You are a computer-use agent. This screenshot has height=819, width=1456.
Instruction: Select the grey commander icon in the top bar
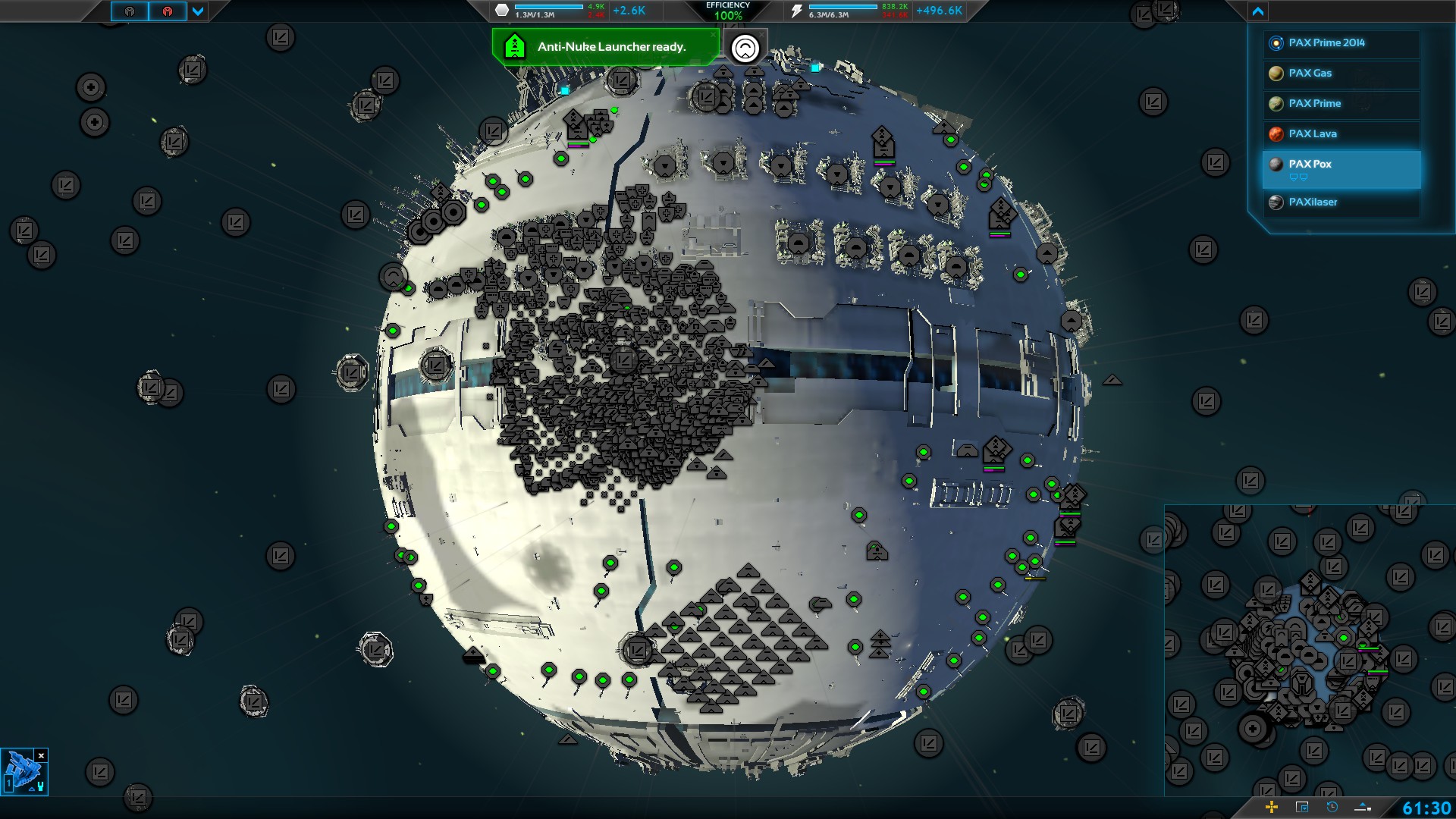pyautogui.click(x=130, y=11)
